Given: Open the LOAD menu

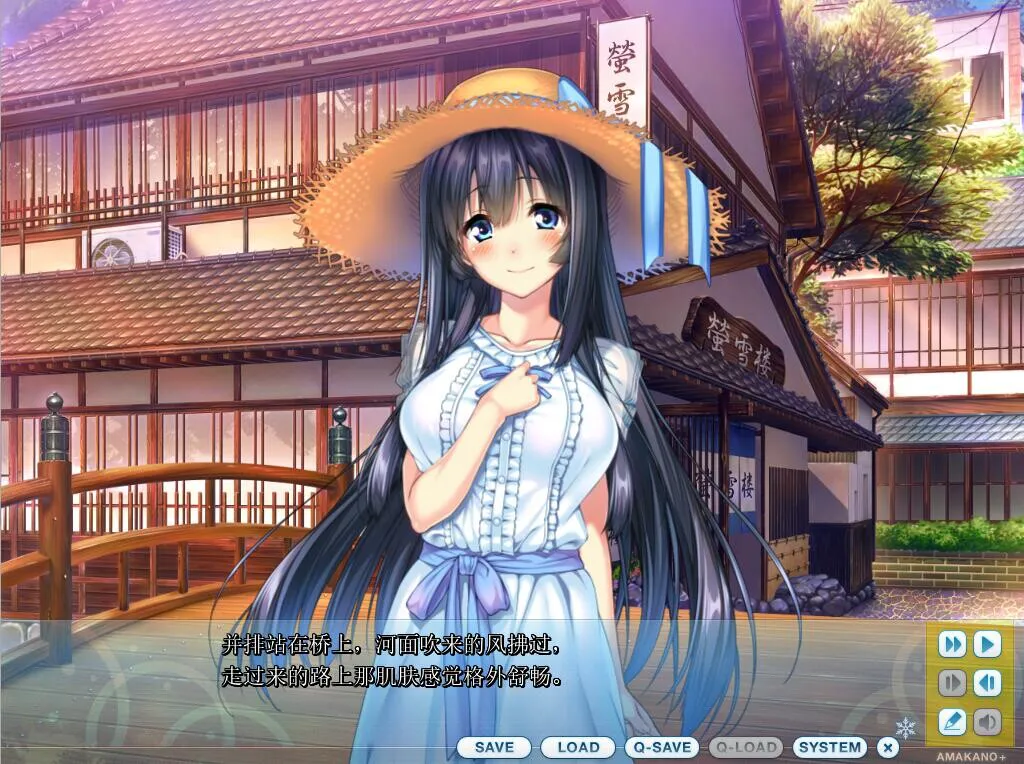Looking at the screenshot, I should tap(578, 747).
